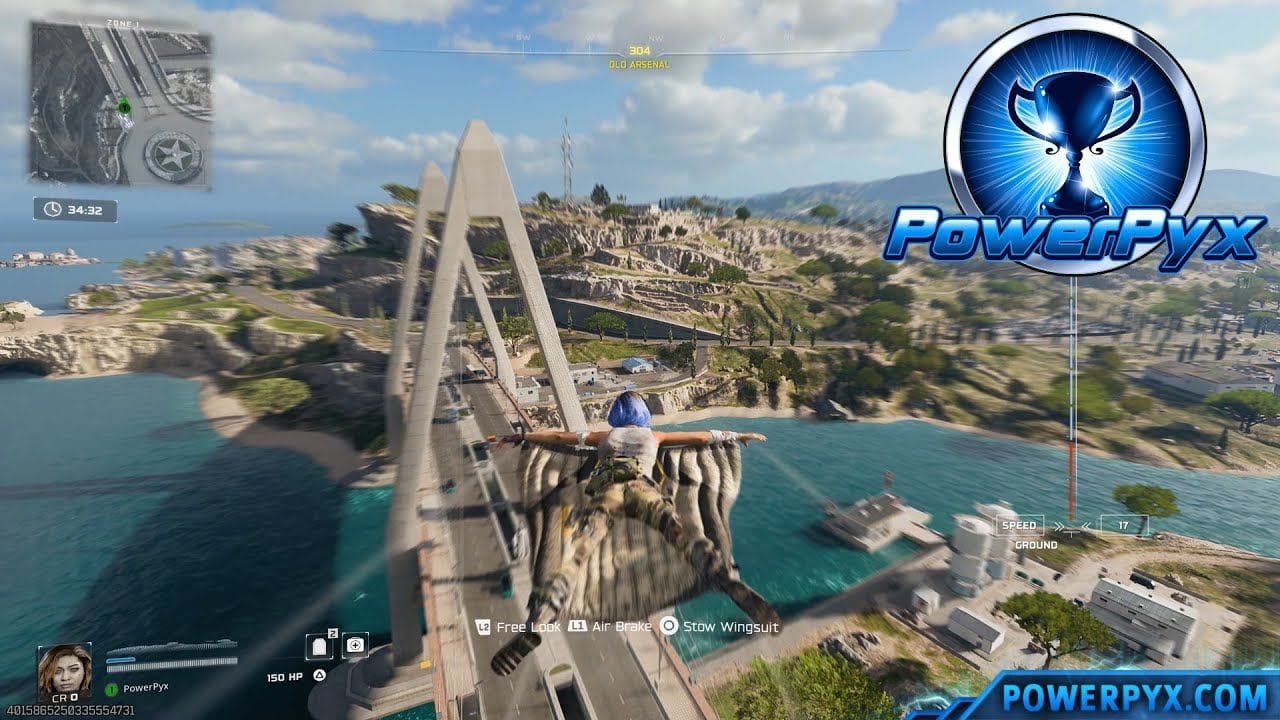Click the operator portrait of the player
1280x720 pixels.
tap(64, 669)
